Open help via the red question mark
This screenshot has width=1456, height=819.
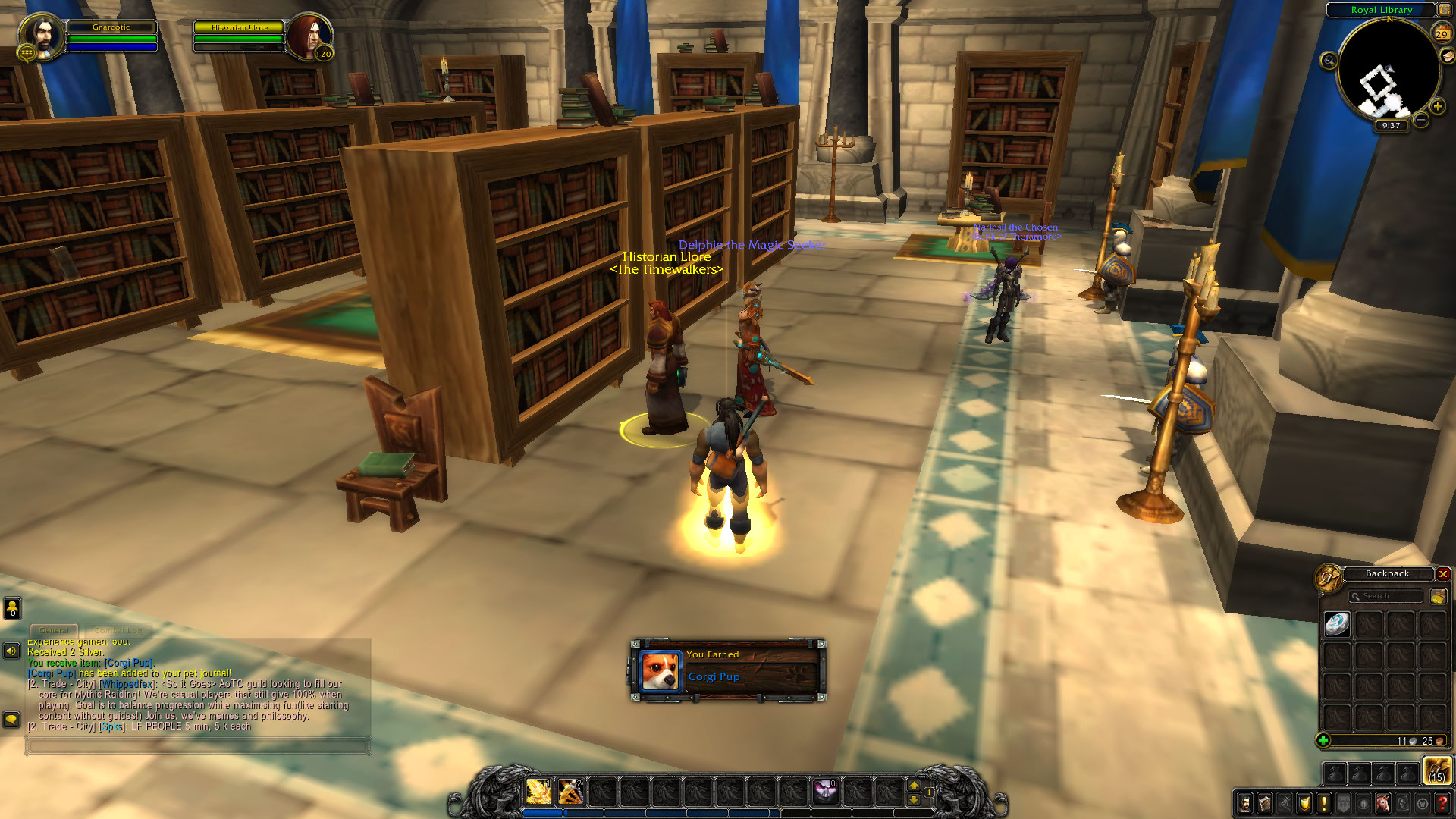pos(1442,803)
